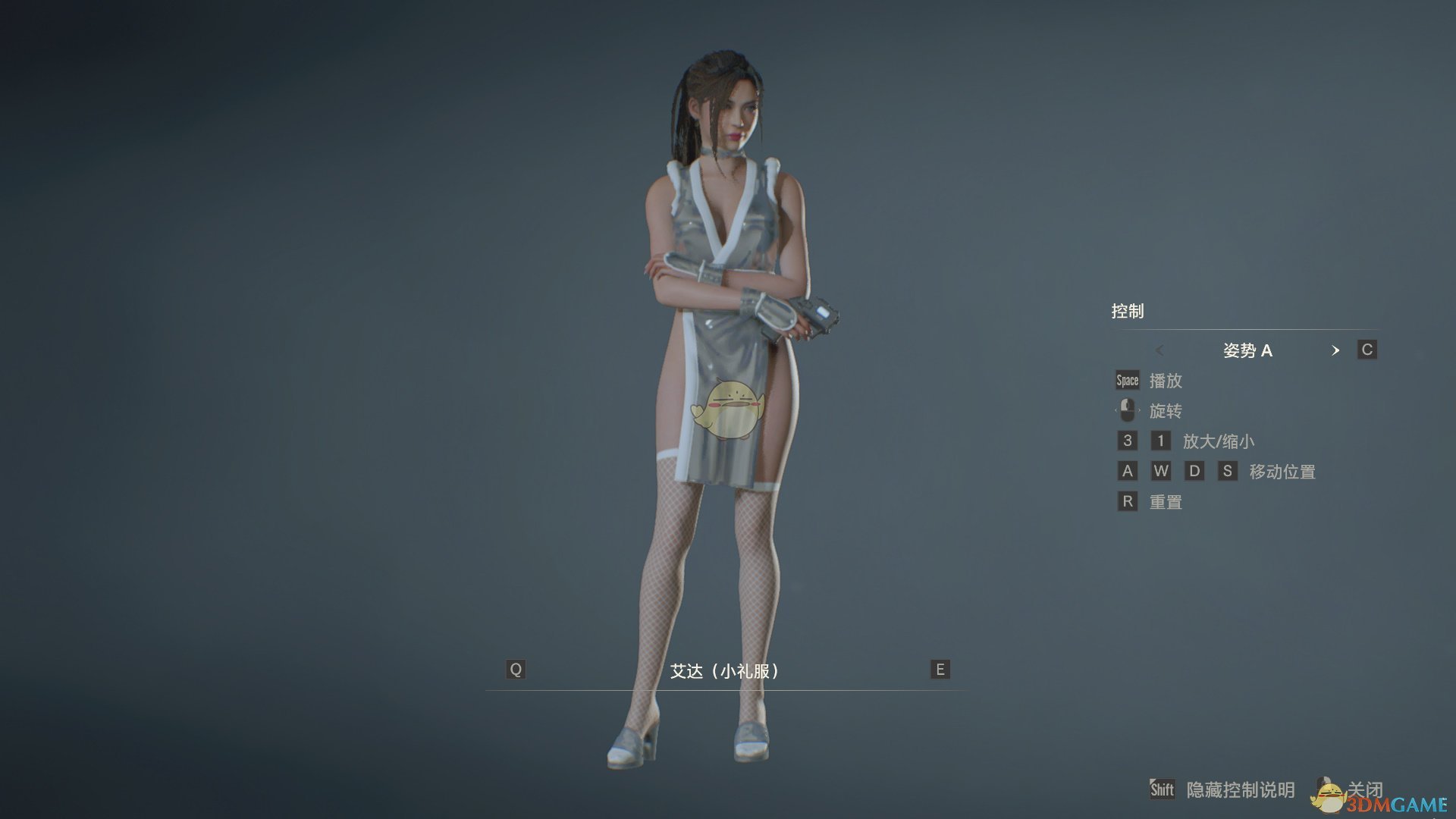Click the "S" key icon in 移动位置 row
Screen dimensions: 1456x819
tap(1226, 470)
